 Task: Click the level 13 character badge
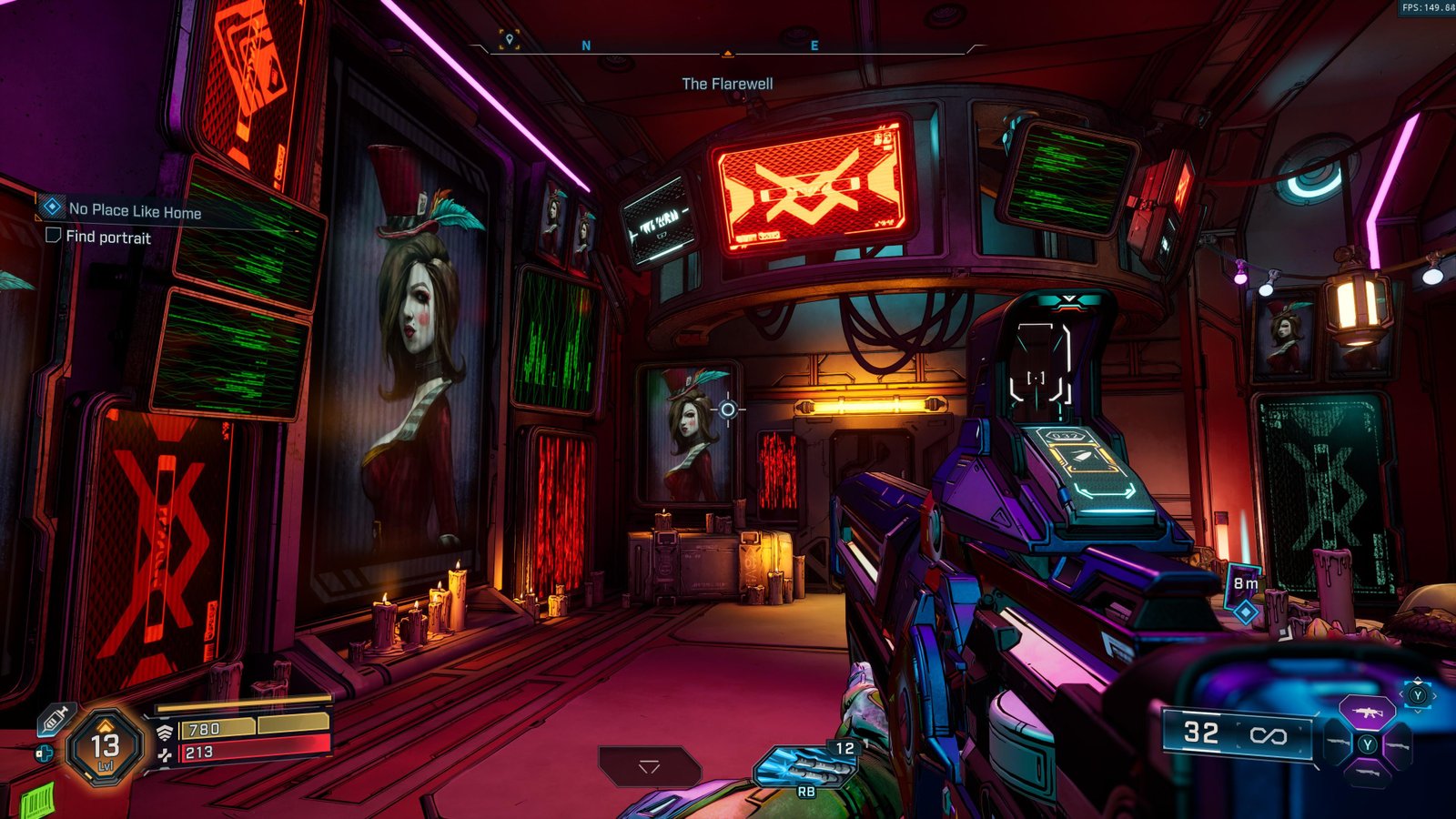[x=105, y=748]
